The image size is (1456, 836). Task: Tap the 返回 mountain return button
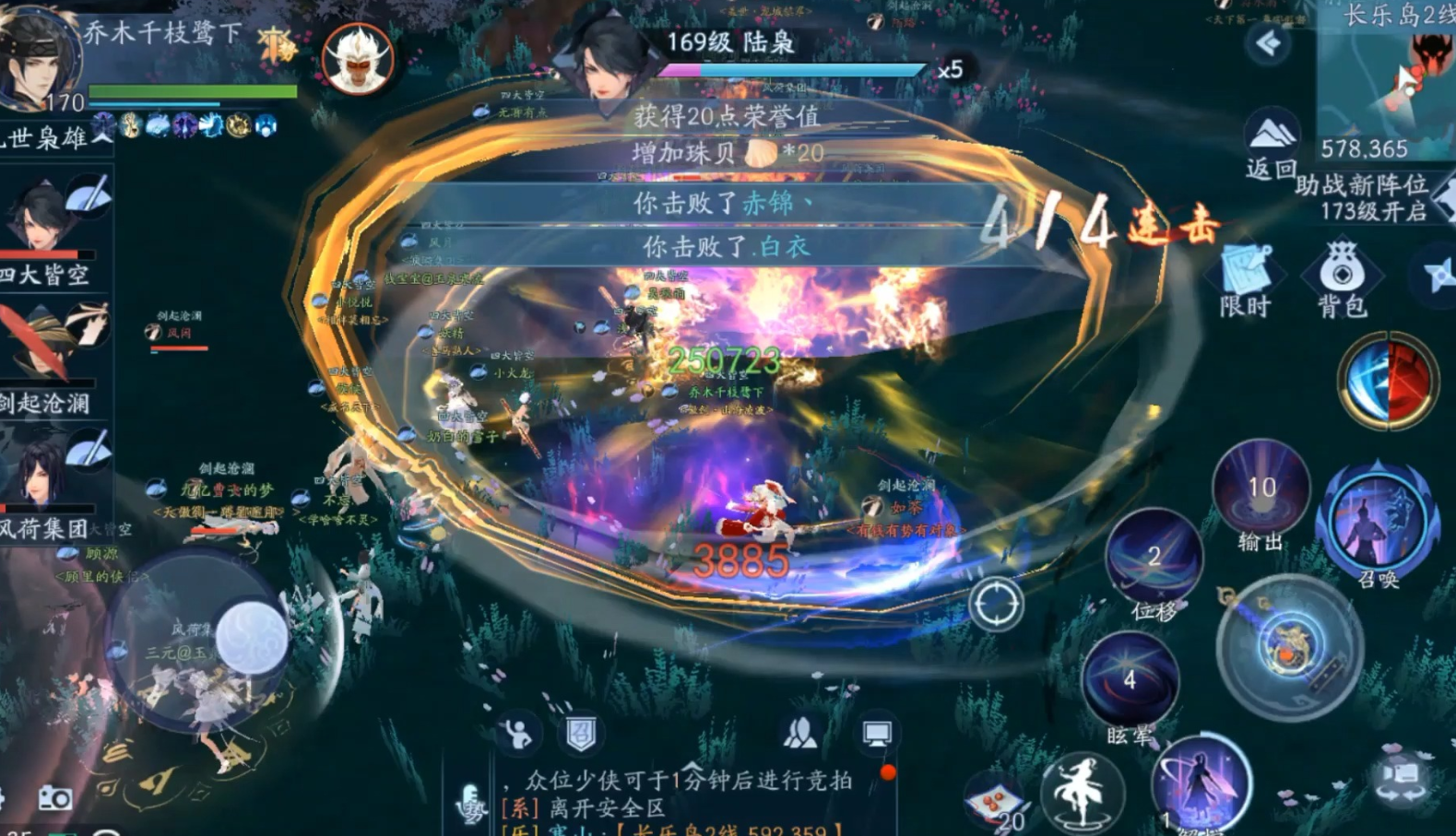click(x=1271, y=141)
